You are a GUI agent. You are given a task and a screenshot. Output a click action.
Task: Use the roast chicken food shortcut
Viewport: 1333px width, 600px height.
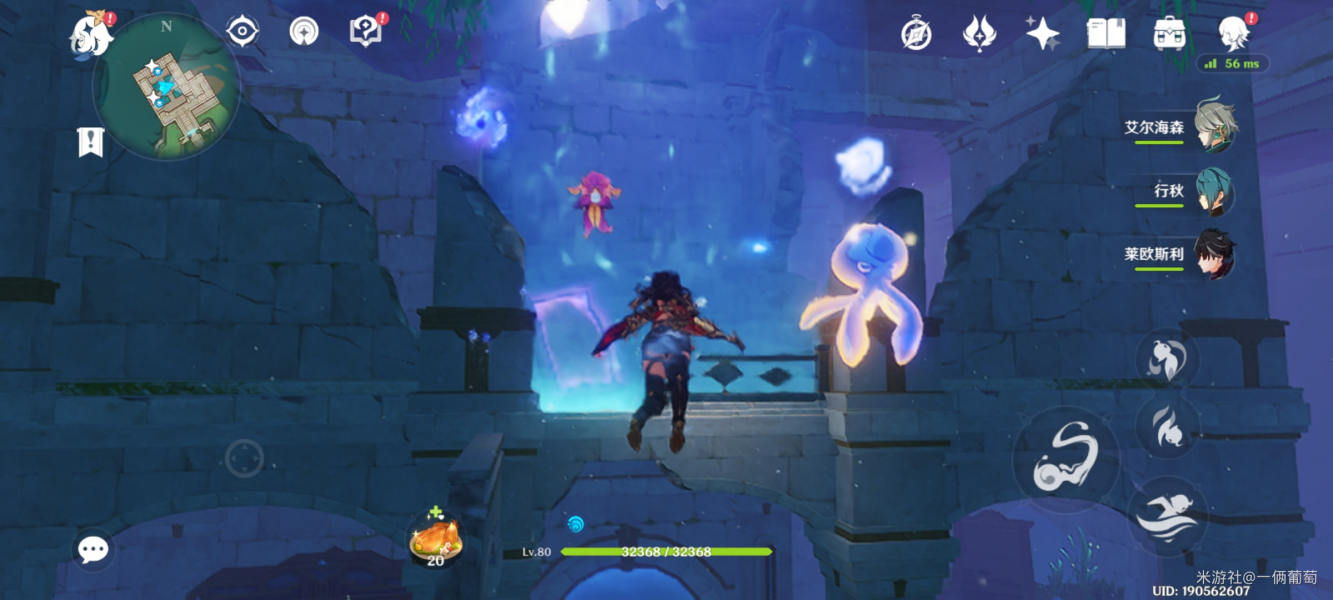(x=435, y=540)
